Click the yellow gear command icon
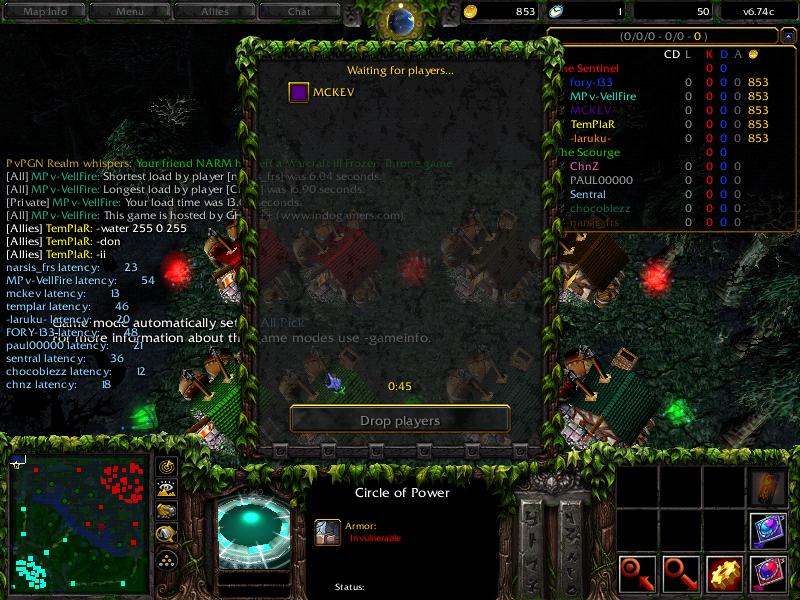 (x=723, y=574)
